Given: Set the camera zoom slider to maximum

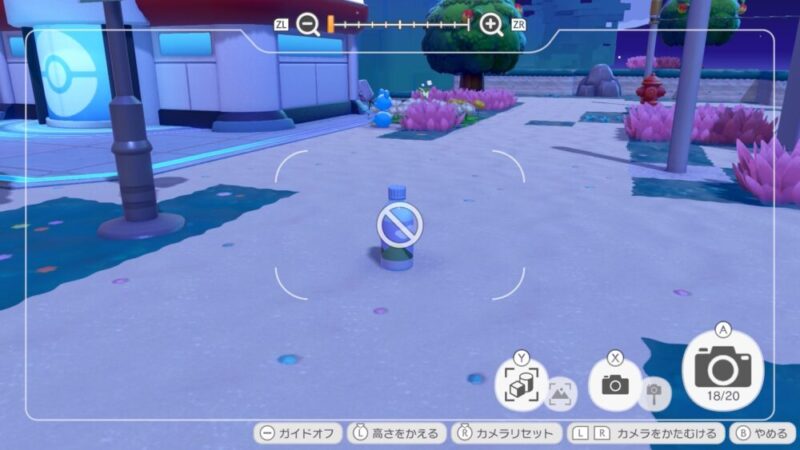Looking at the screenshot, I should (x=469, y=24).
